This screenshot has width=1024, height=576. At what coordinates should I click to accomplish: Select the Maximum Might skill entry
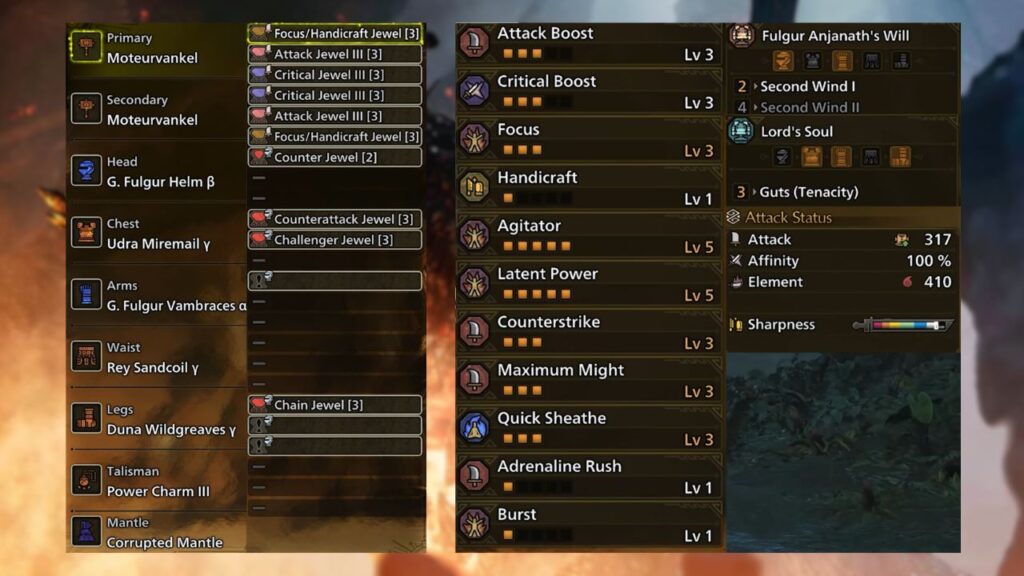point(588,380)
